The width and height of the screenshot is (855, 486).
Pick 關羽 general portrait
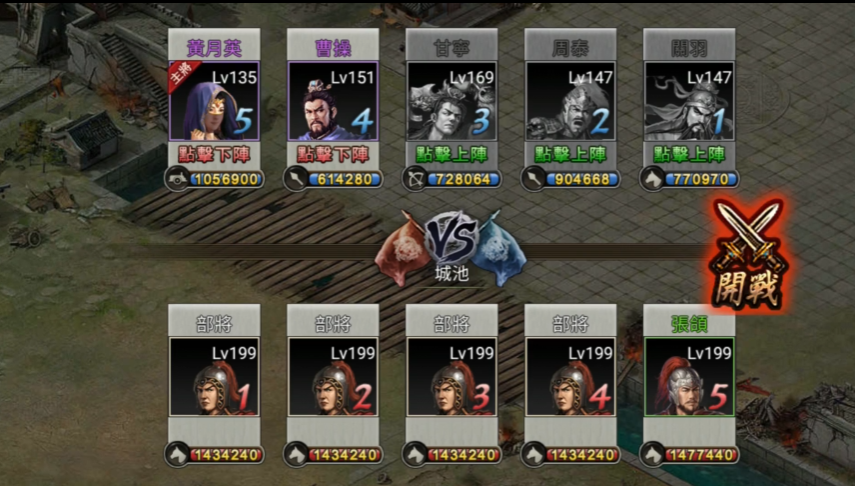pos(690,101)
